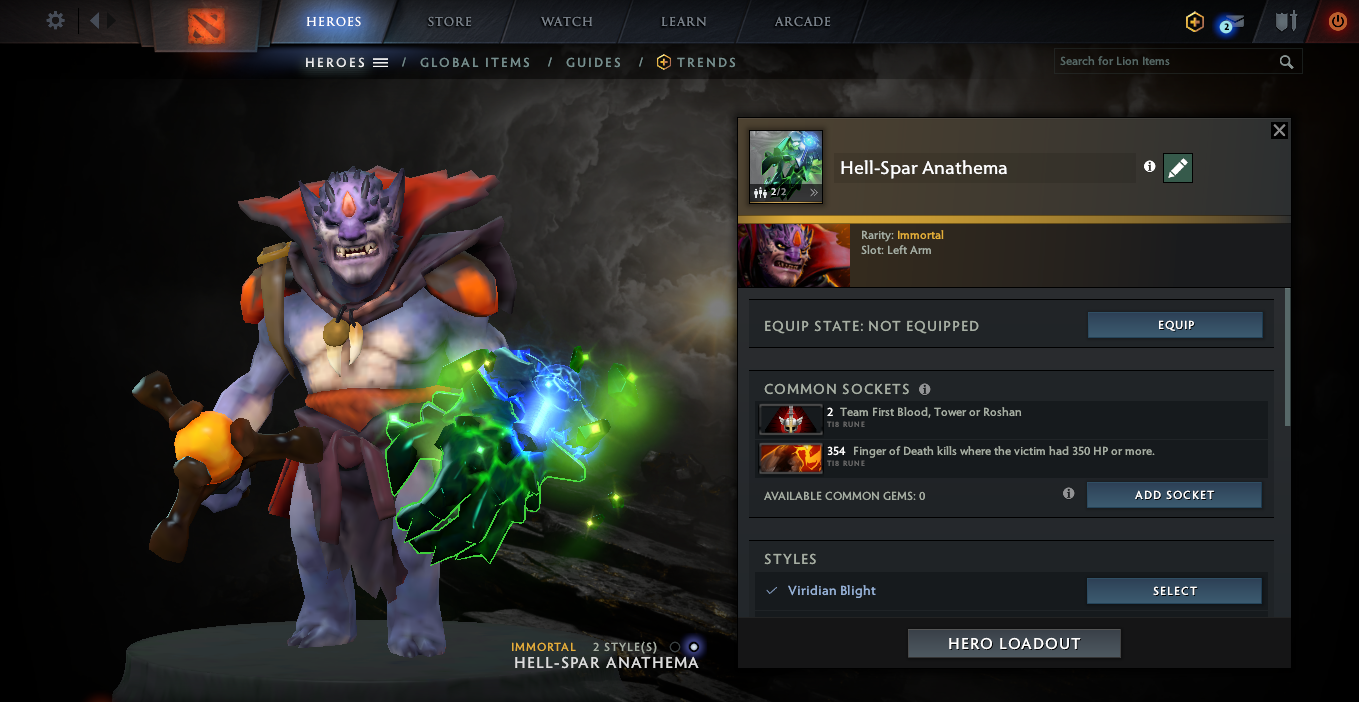Close the Hell-Spar Anathema item panel

(1279, 131)
